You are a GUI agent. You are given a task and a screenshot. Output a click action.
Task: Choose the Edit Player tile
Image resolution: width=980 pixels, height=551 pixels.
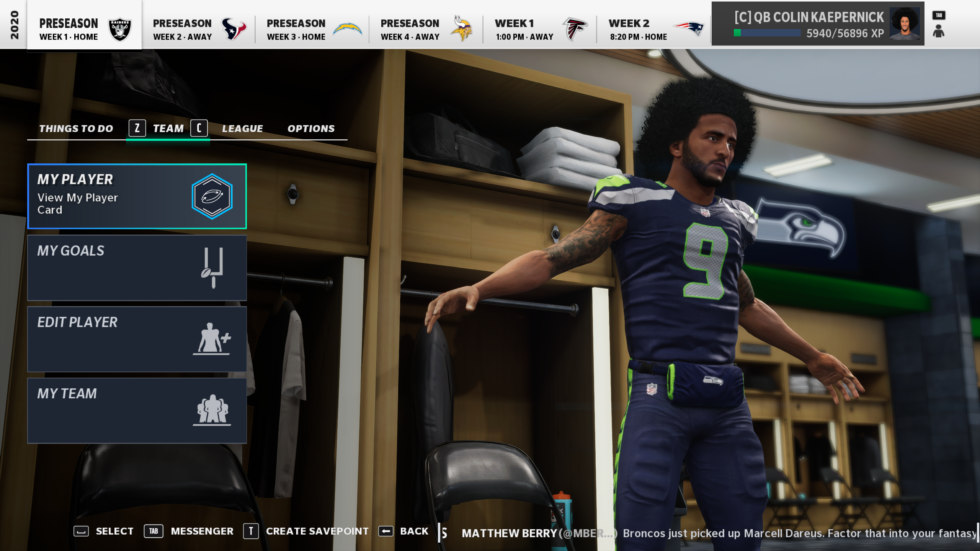click(137, 339)
